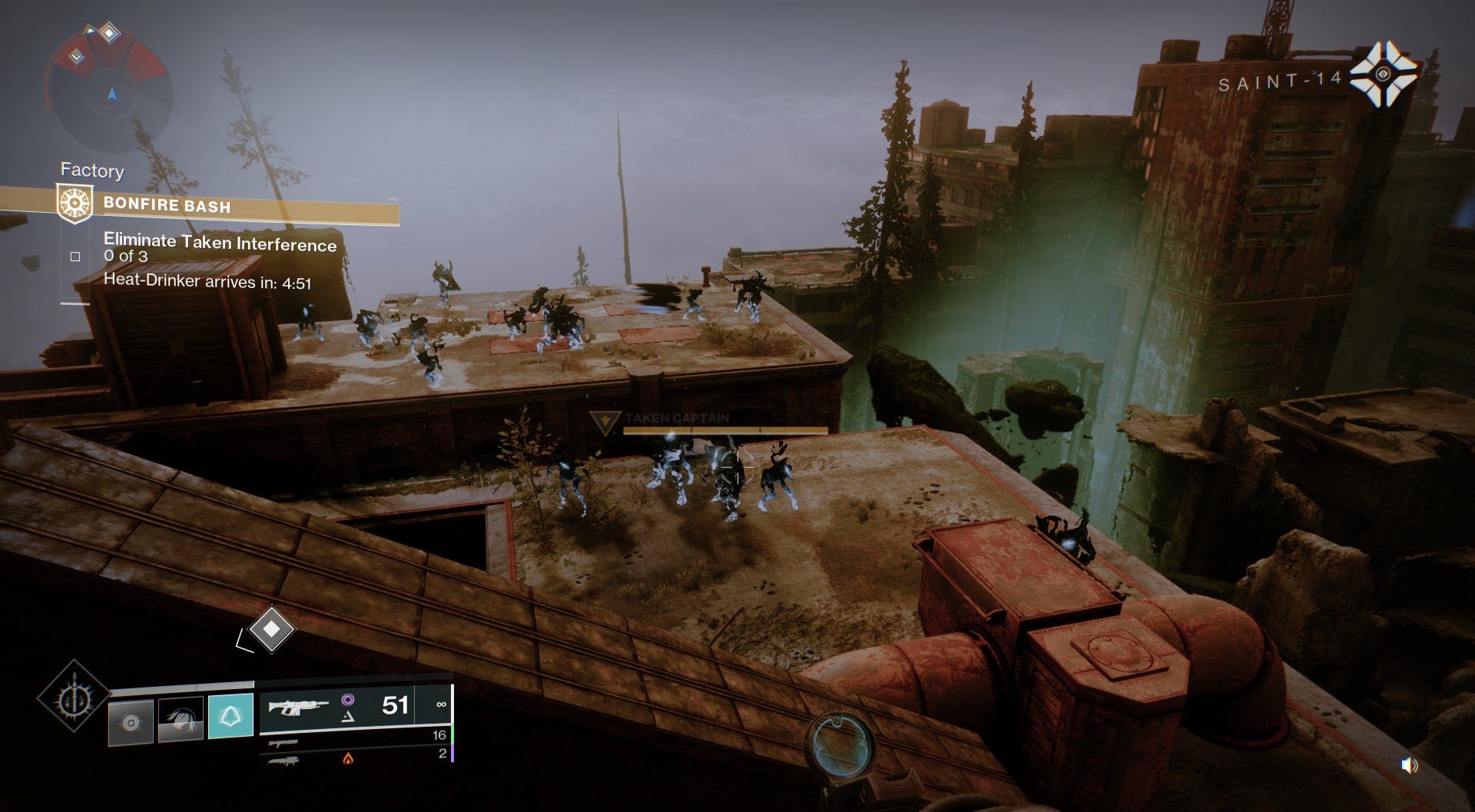Click the white diamond waypoint marker

coord(273,628)
